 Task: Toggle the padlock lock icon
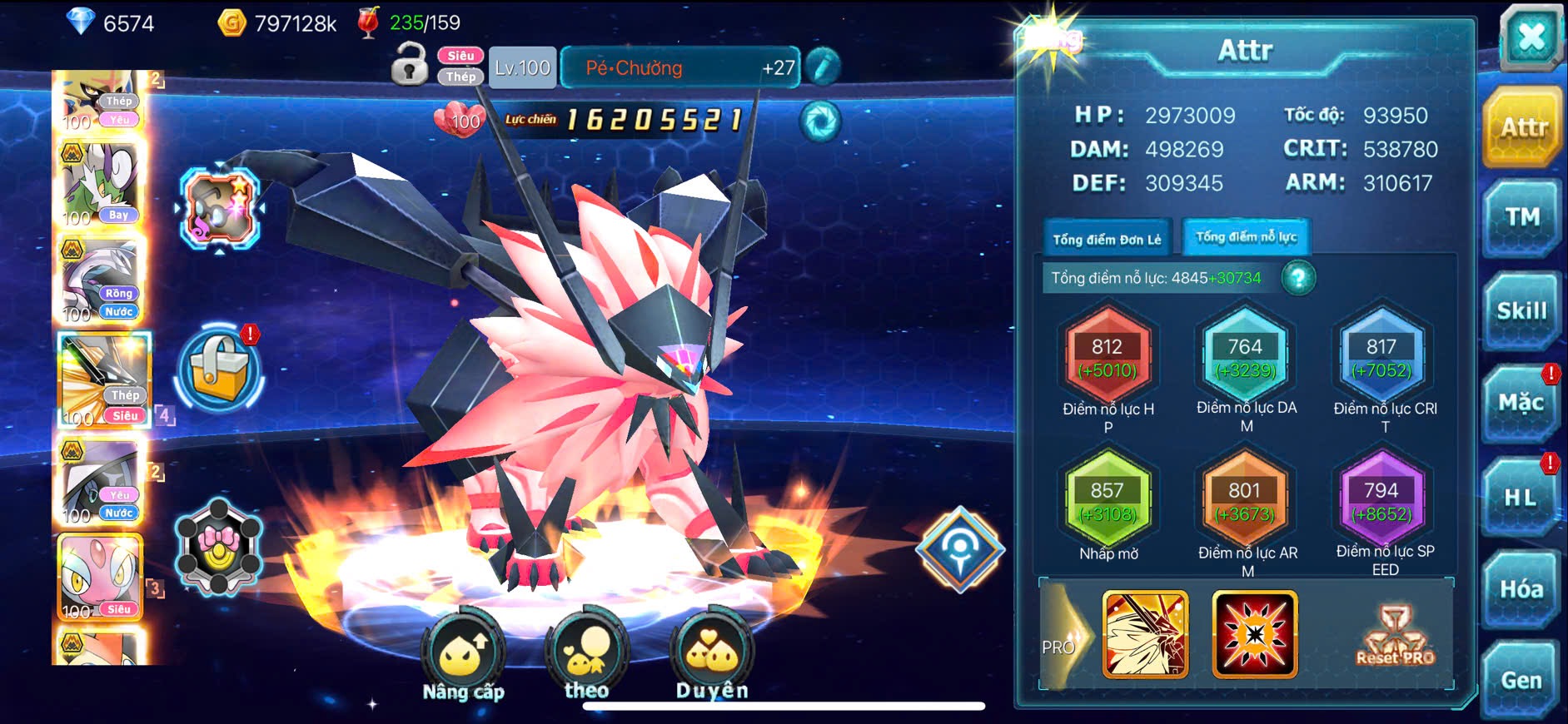(410, 65)
